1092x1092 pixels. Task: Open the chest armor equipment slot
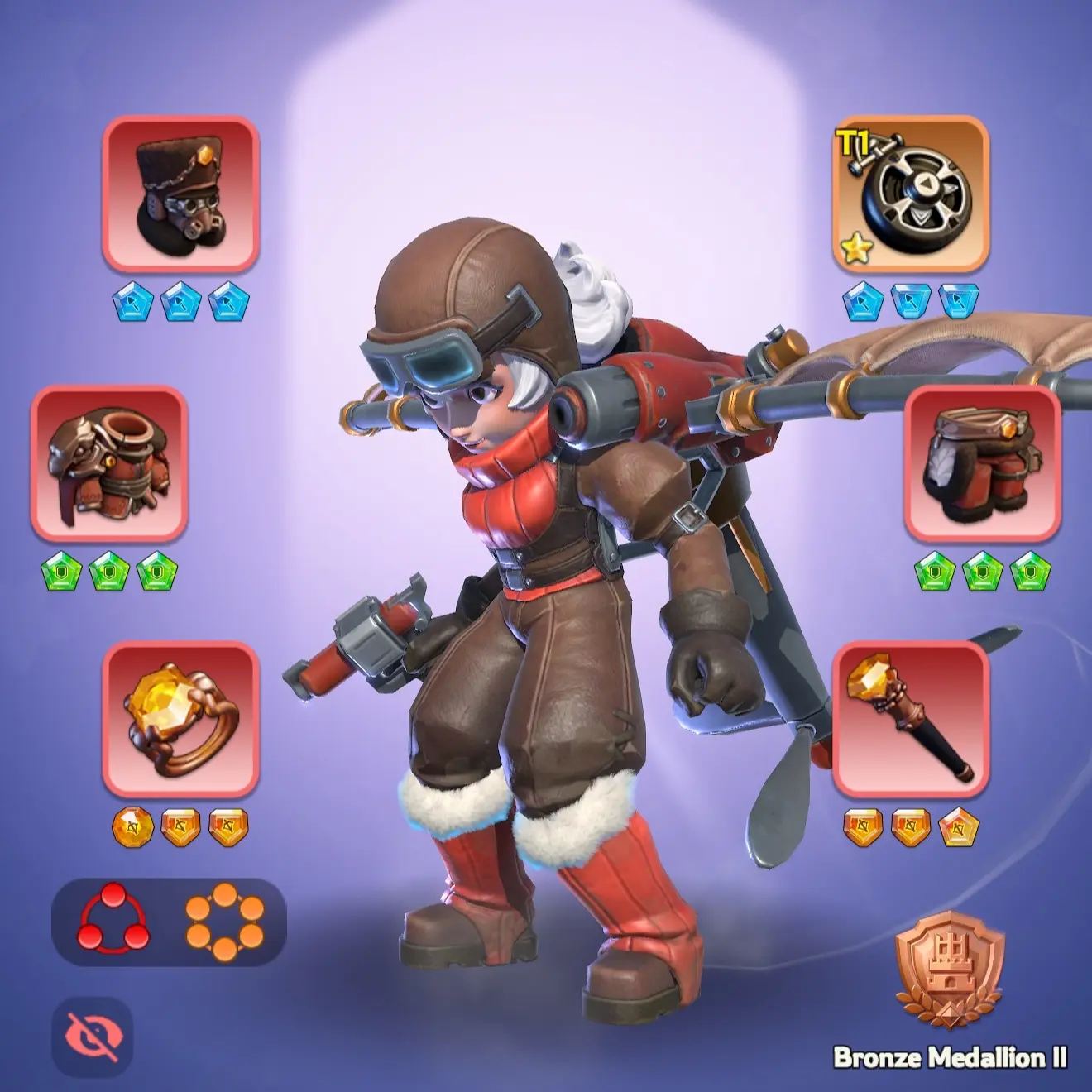click(109, 463)
